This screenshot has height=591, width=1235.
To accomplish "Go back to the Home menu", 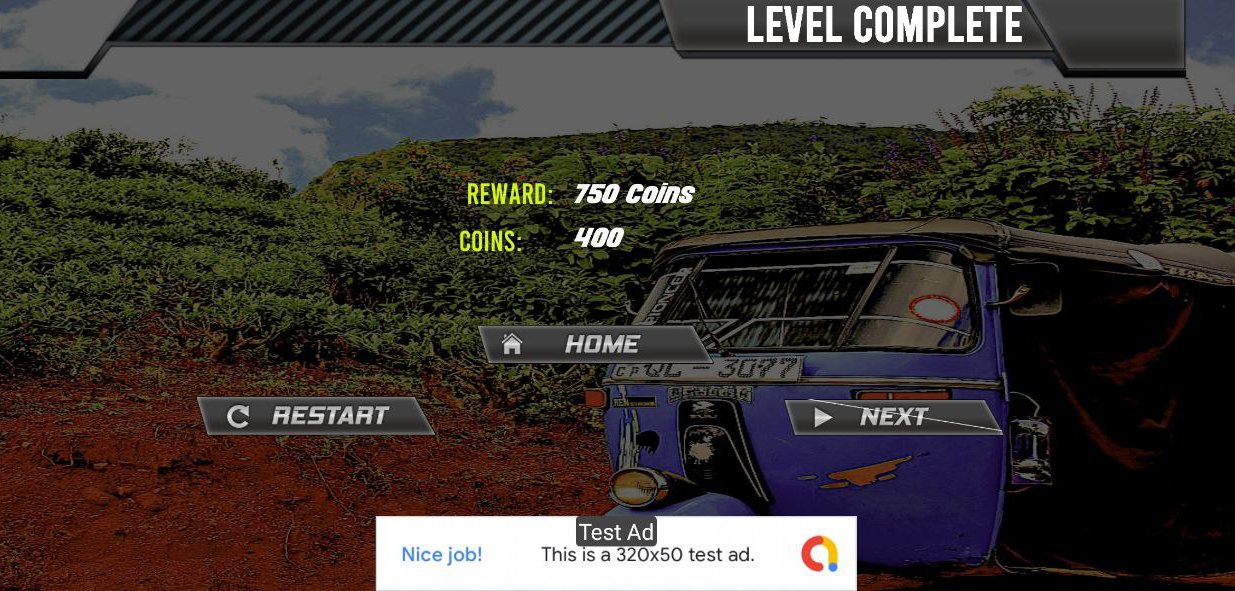I will point(594,344).
